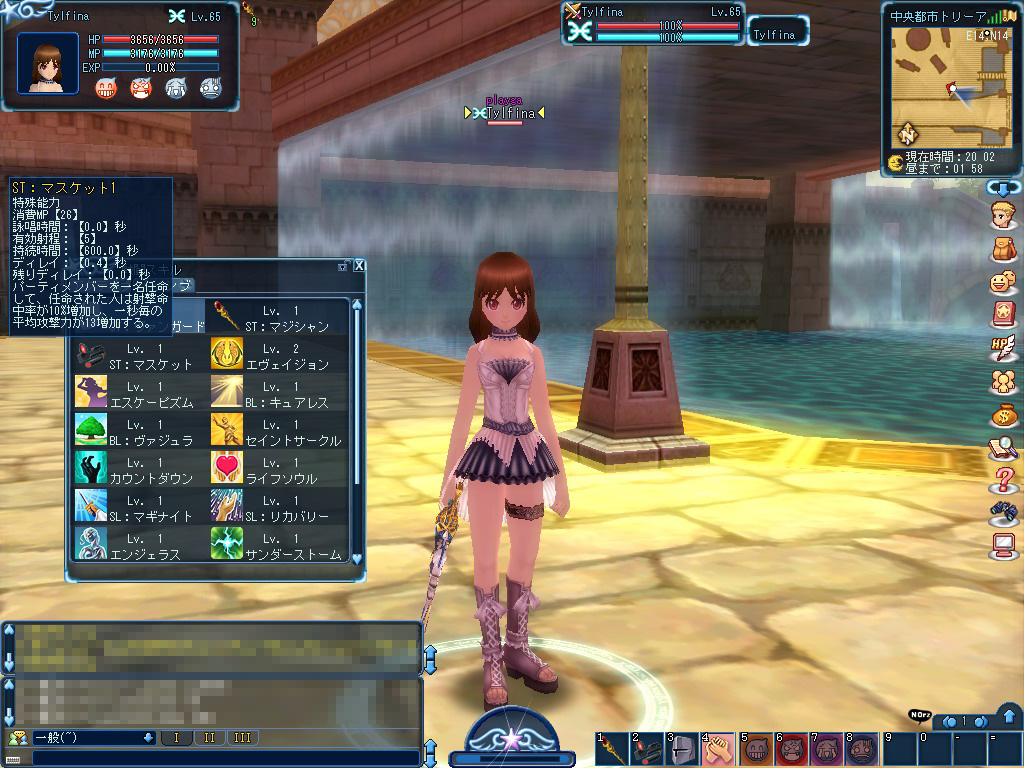Image resolution: width=1024 pixels, height=768 pixels.
Task: Switch to chat tab III
Action: 242,738
